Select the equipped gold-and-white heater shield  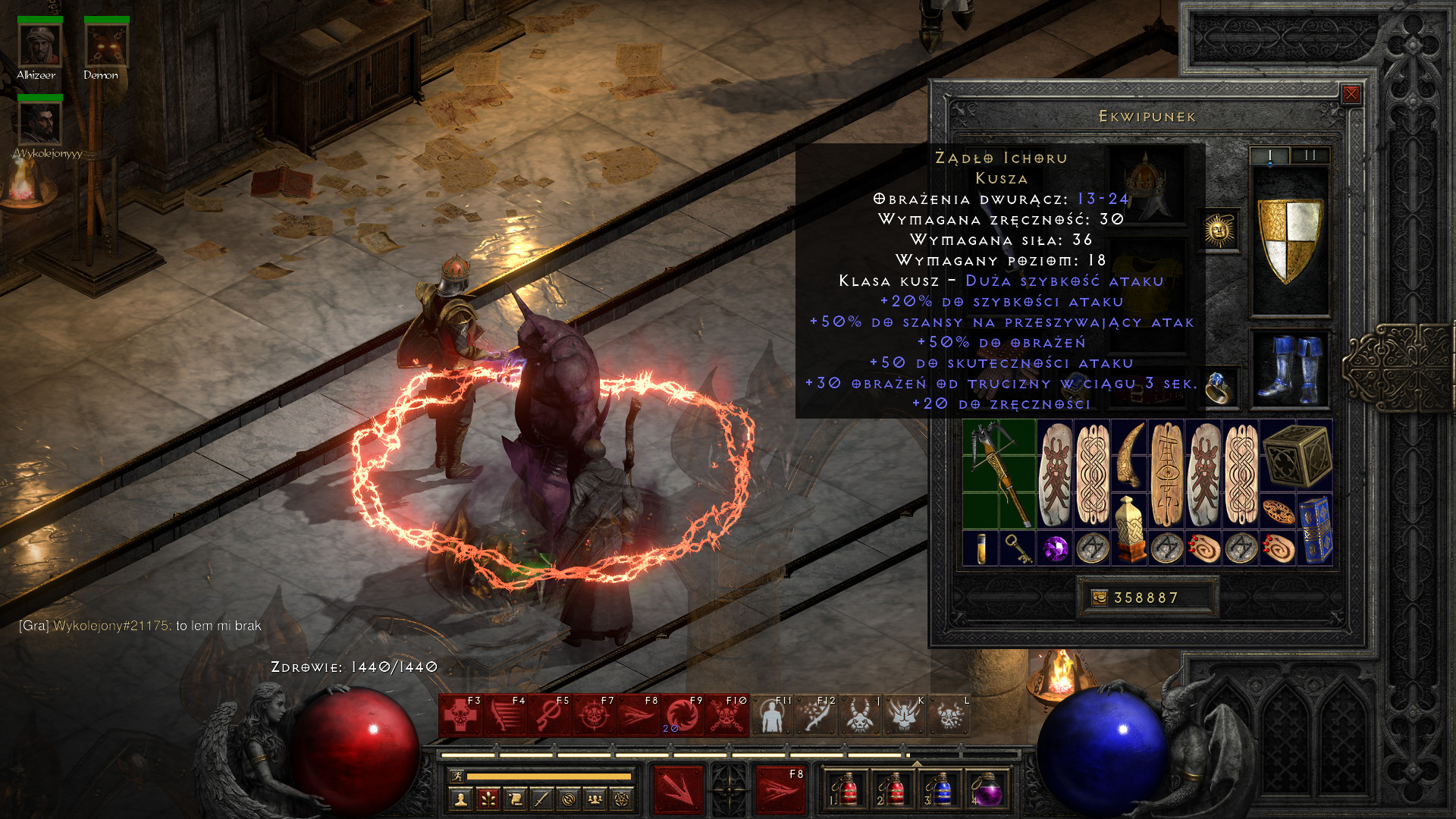tap(1289, 240)
